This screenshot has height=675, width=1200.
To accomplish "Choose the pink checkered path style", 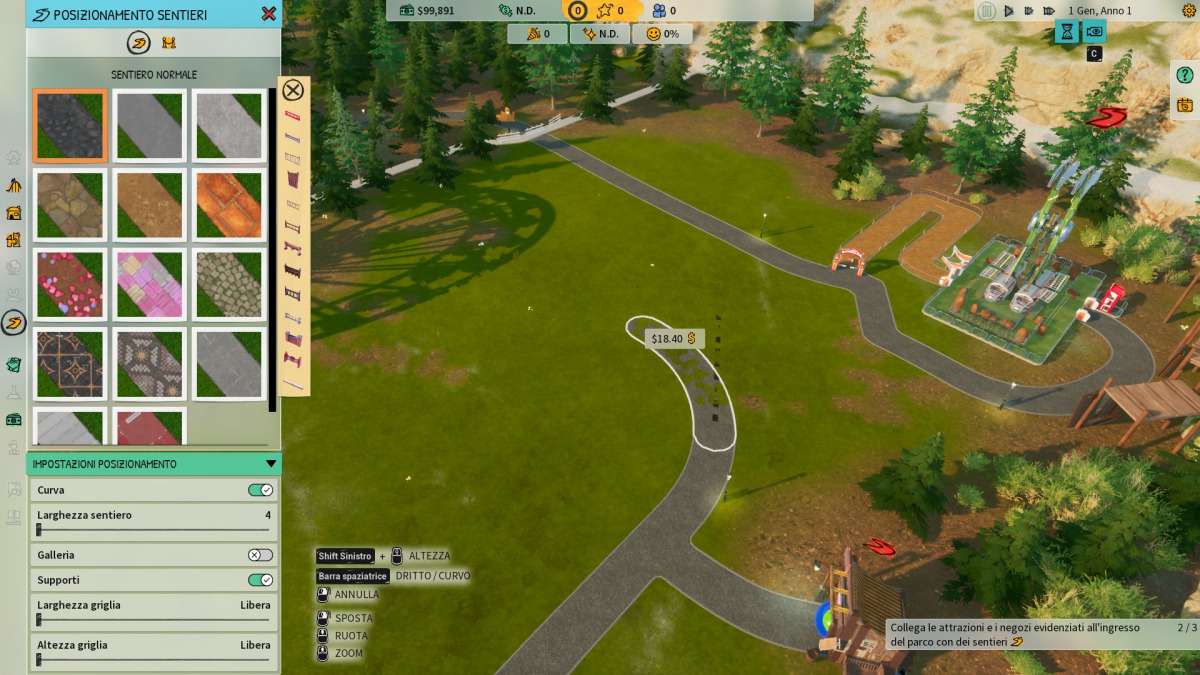I will tap(149, 284).
